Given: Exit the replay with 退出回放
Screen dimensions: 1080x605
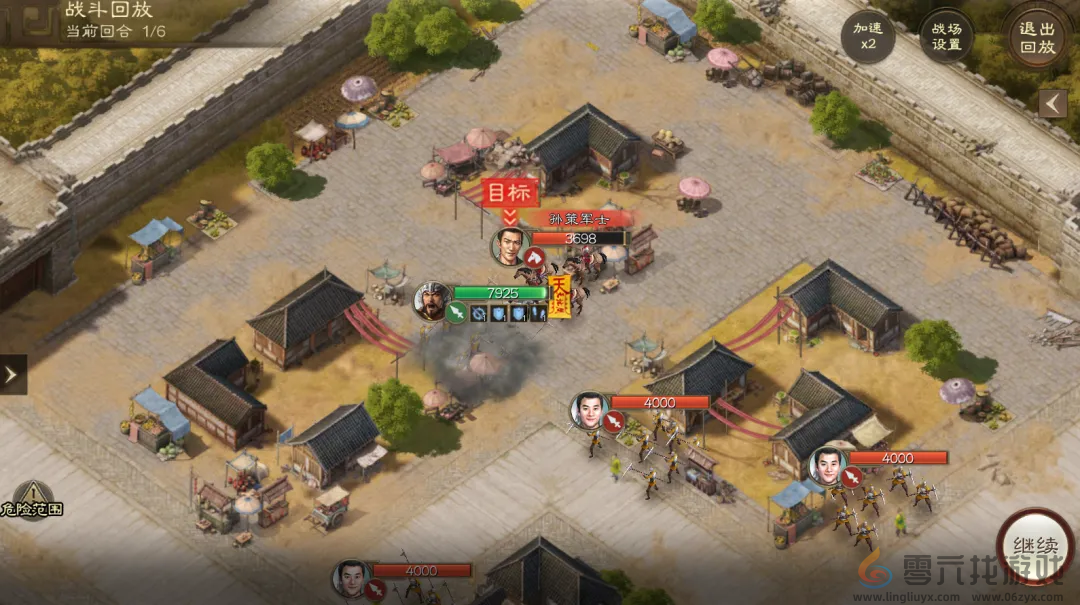Looking at the screenshot, I should click(1037, 38).
